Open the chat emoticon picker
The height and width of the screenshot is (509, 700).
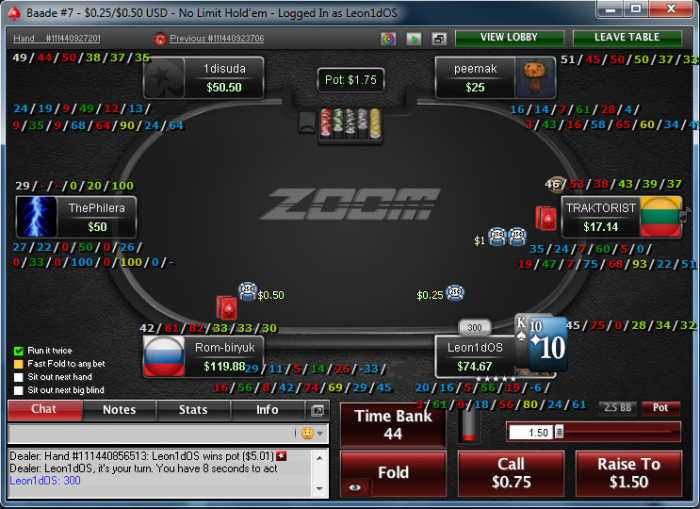click(308, 433)
